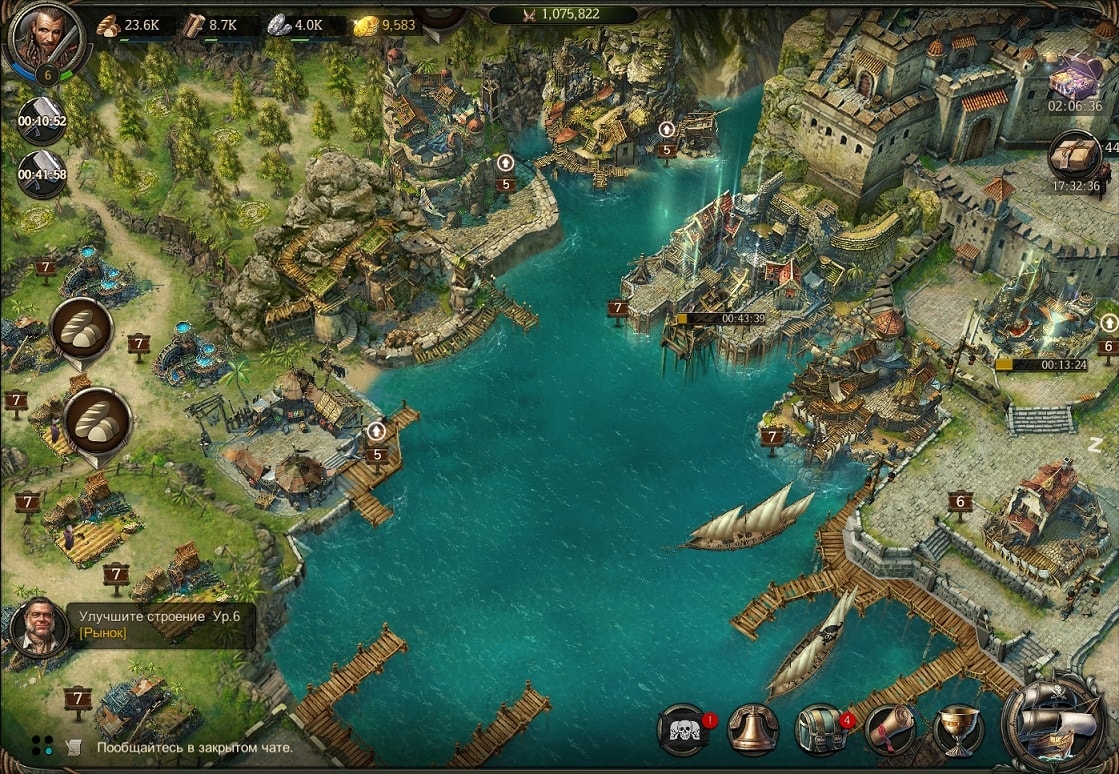
Task: Open the backpack inventory with 4 notifications
Action: (821, 730)
